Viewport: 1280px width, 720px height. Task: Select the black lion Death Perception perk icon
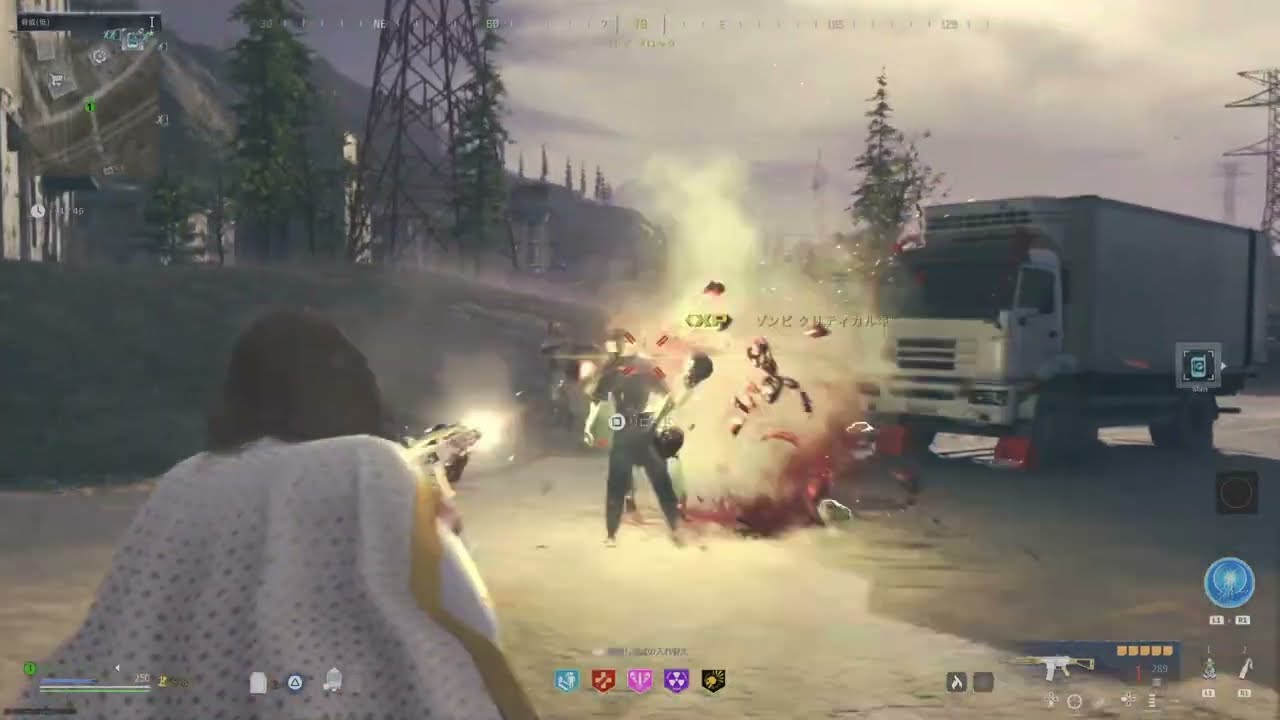point(714,681)
